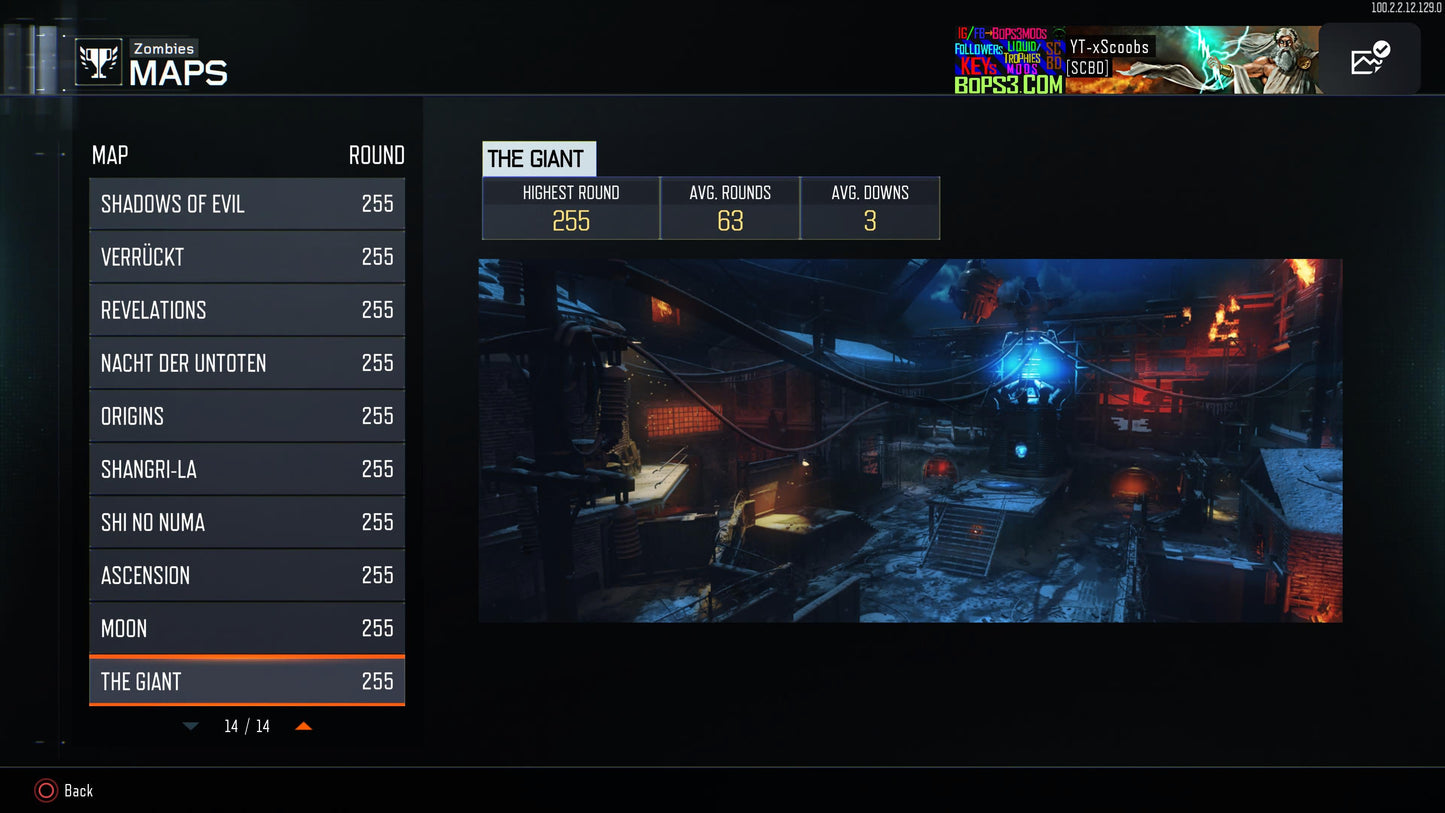Click The Giant map preview image
Viewport: 1445px width, 813px height.
pyautogui.click(x=910, y=440)
